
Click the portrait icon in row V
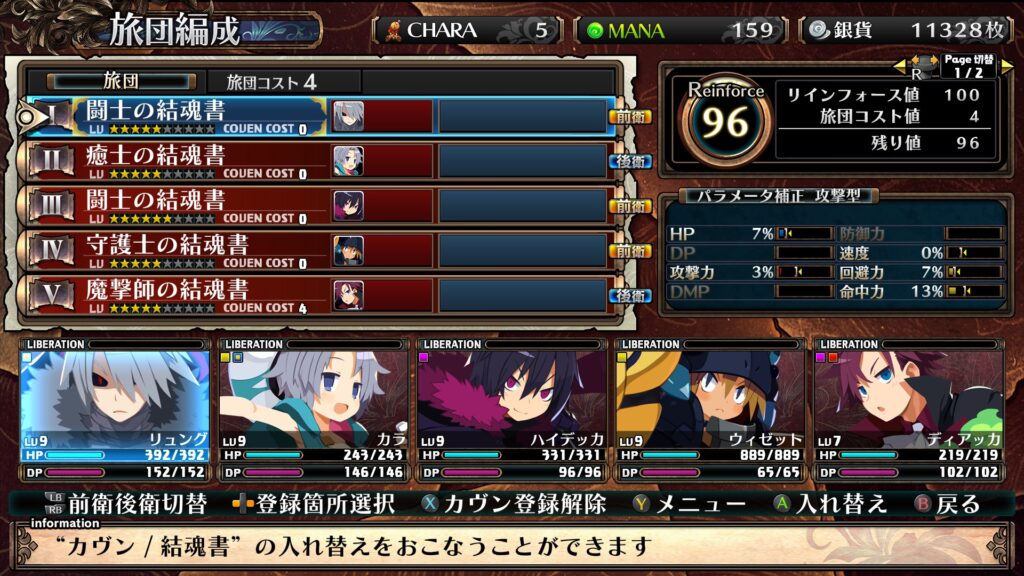348,295
